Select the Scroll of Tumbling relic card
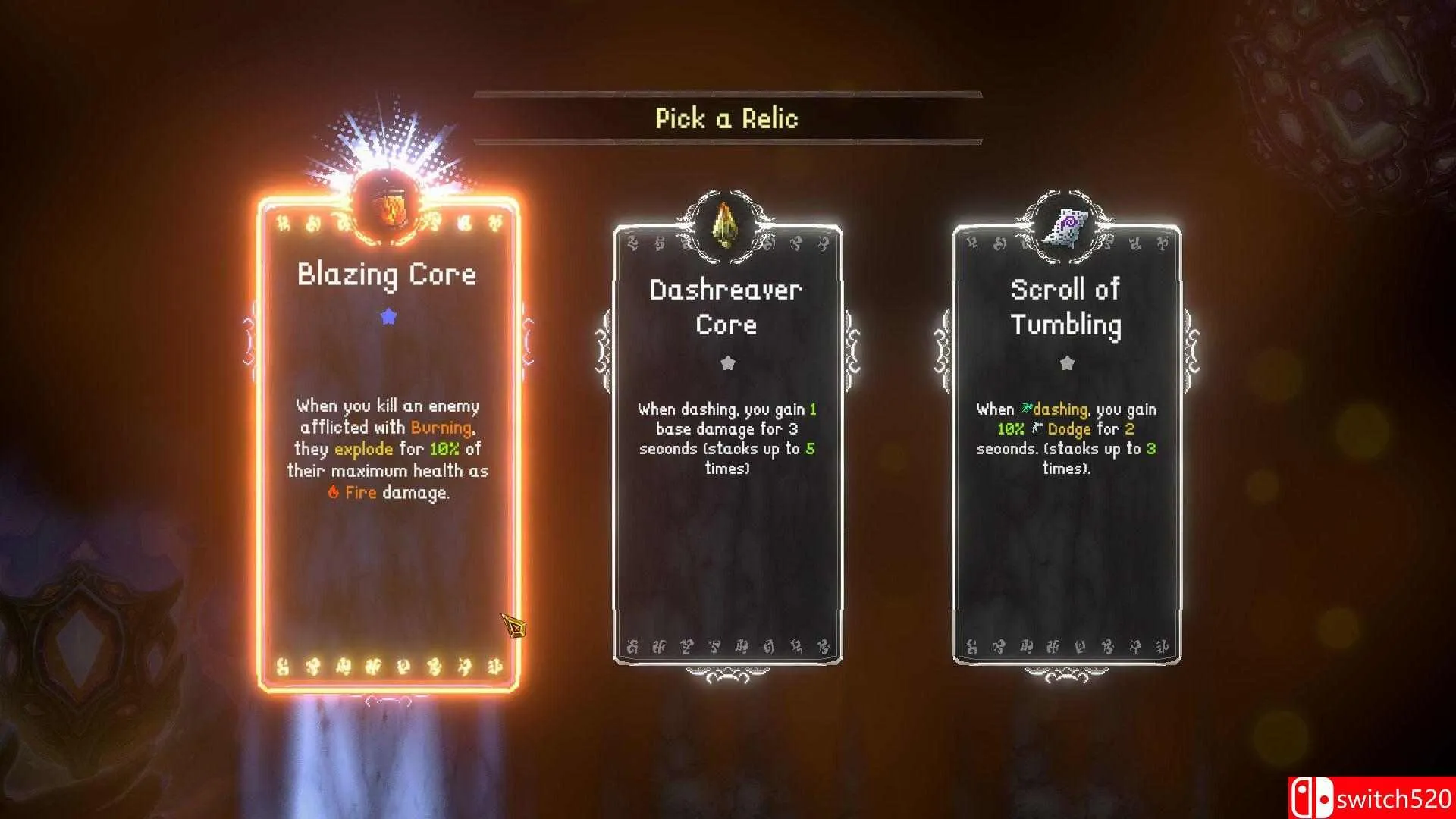1456x819 pixels. click(1066, 444)
